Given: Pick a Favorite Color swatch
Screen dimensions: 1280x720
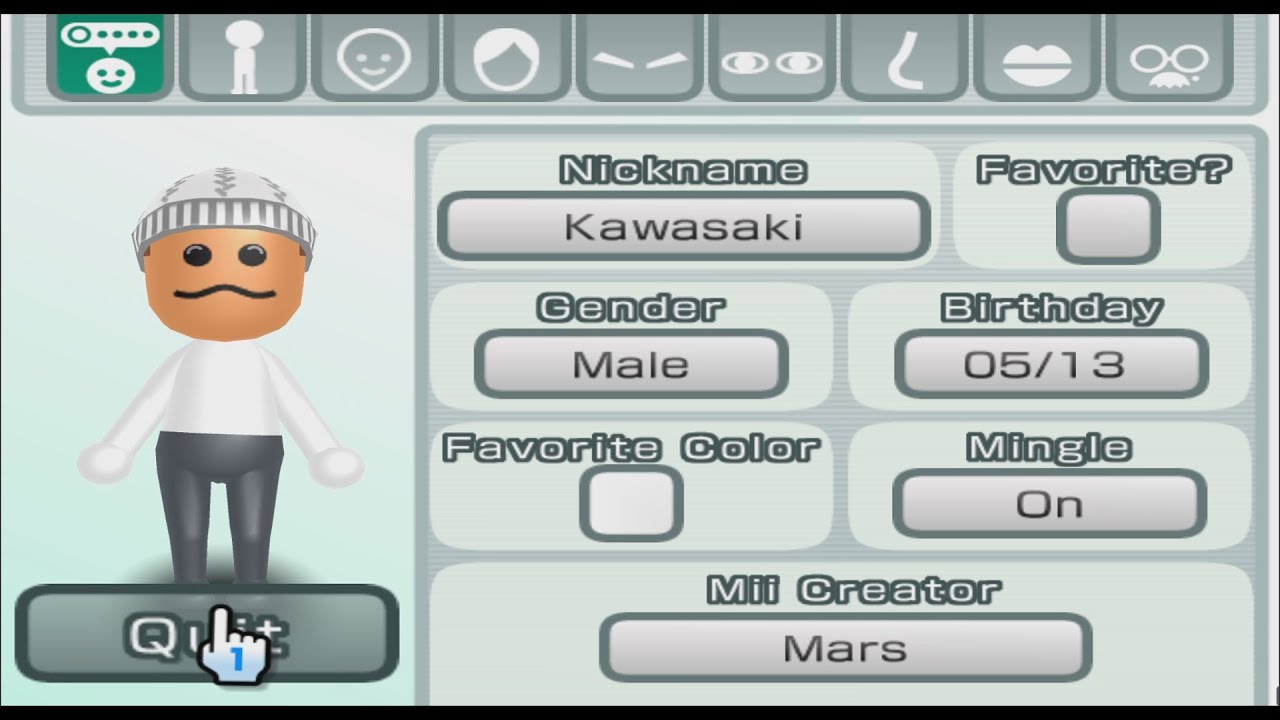Looking at the screenshot, I should click(631, 504).
